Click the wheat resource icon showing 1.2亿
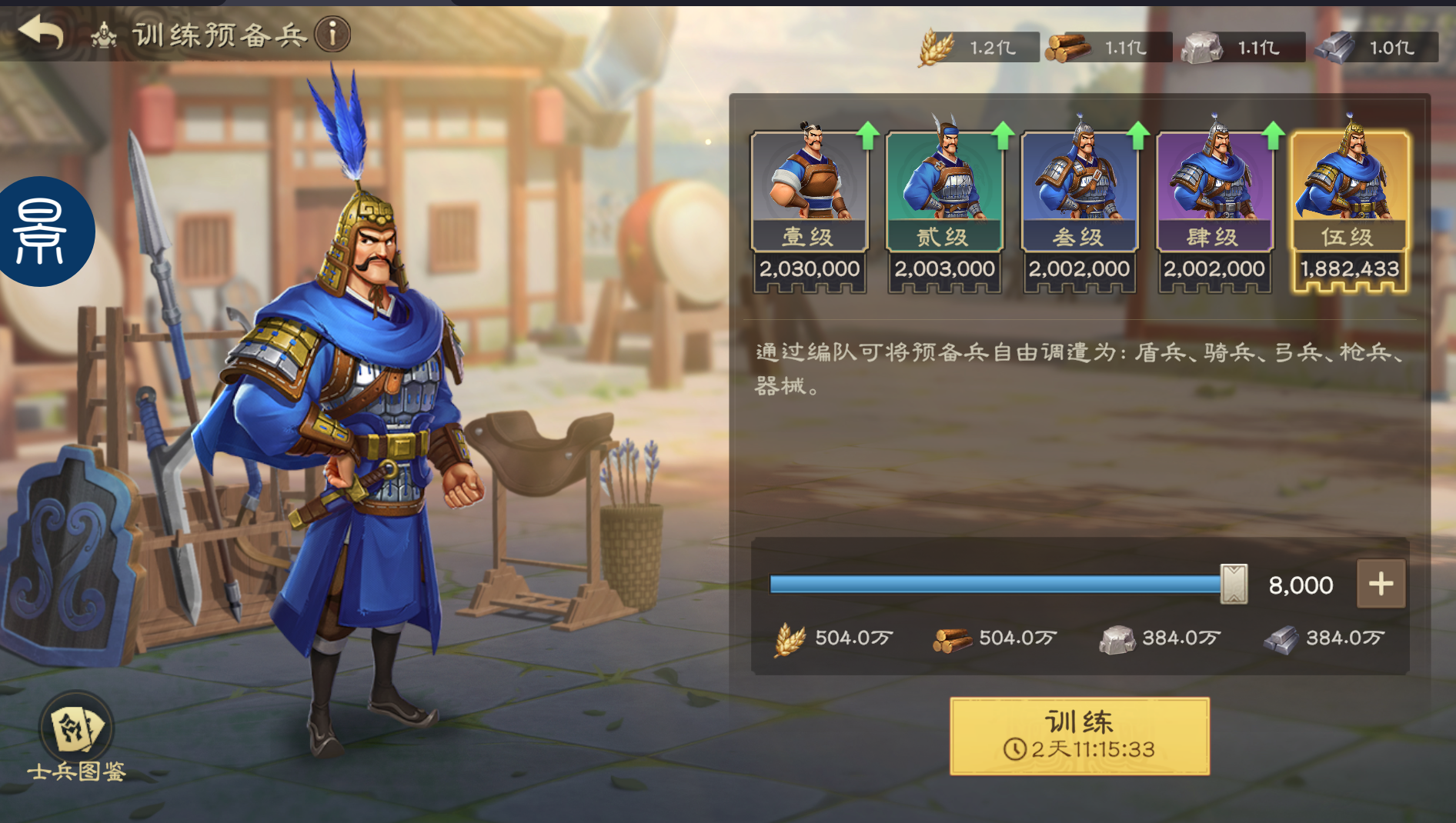This screenshot has width=1456, height=823. click(x=936, y=46)
